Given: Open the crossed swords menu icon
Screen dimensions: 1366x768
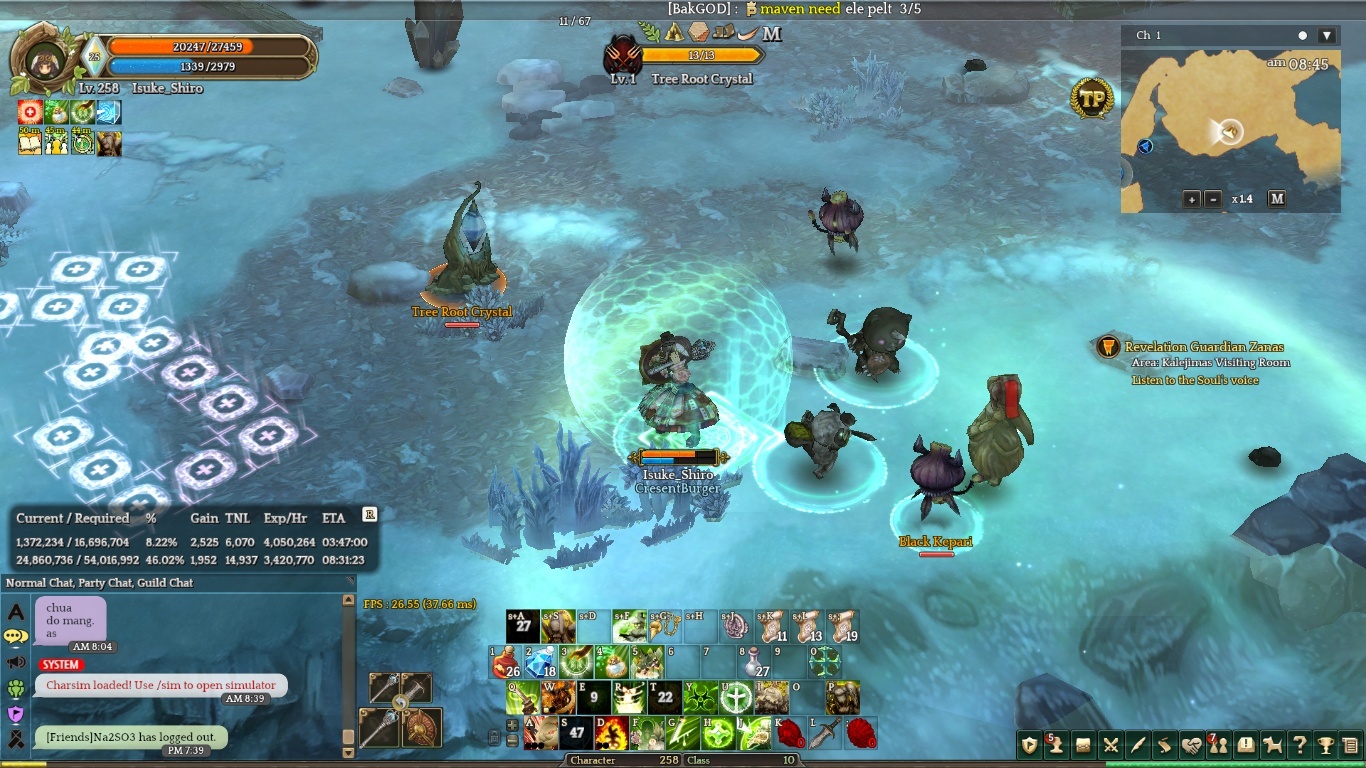Looking at the screenshot, I should 1110,745.
